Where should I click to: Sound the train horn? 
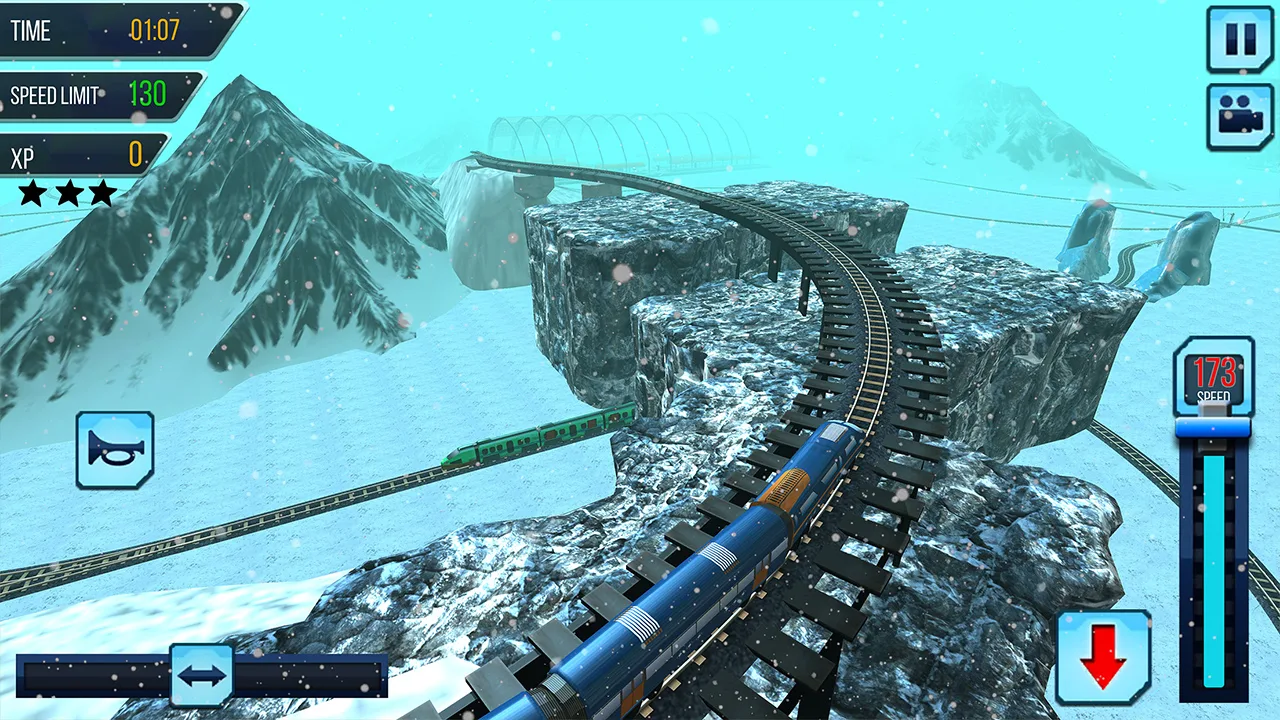[115, 450]
